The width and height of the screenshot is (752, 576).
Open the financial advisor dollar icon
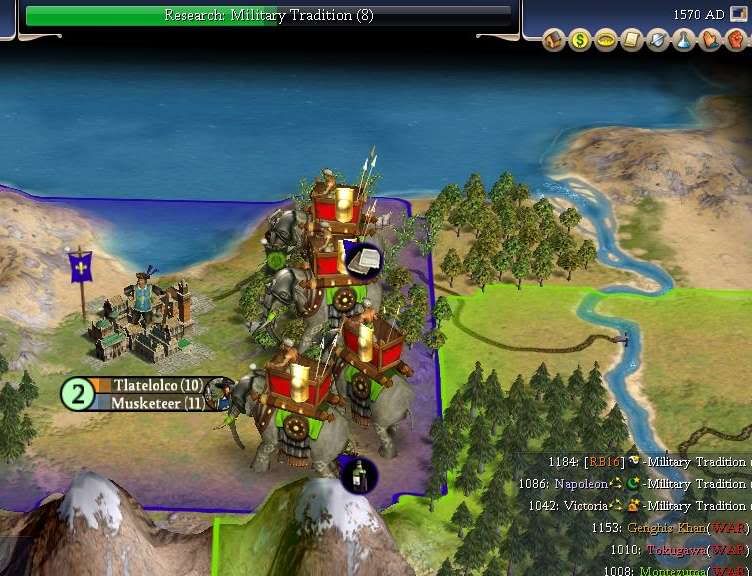pyautogui.click(x=579, y=41)
